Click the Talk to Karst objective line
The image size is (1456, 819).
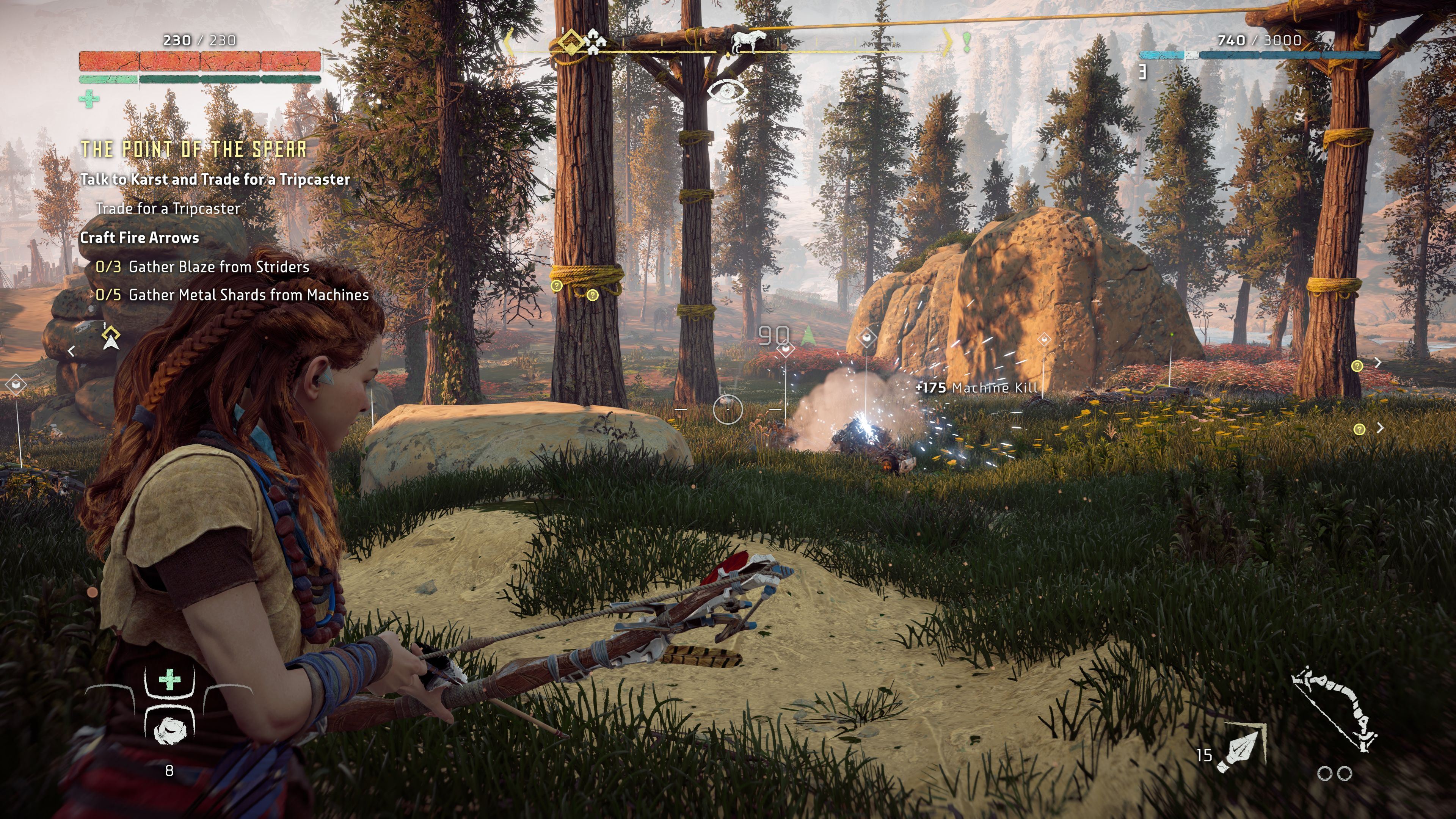215,179
